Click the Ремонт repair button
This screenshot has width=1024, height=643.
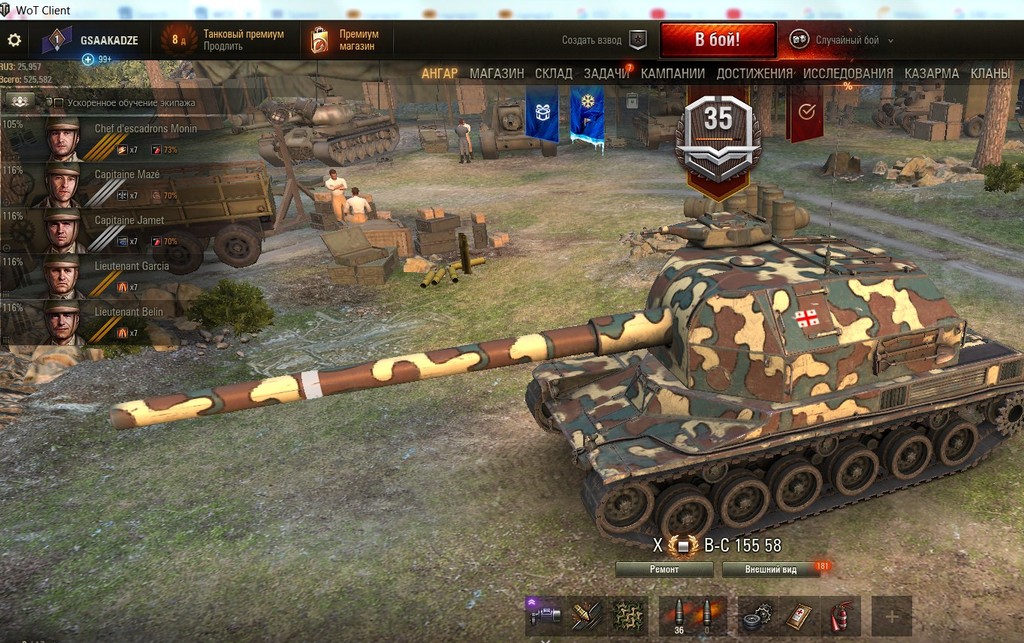click(x=664, y=570)
